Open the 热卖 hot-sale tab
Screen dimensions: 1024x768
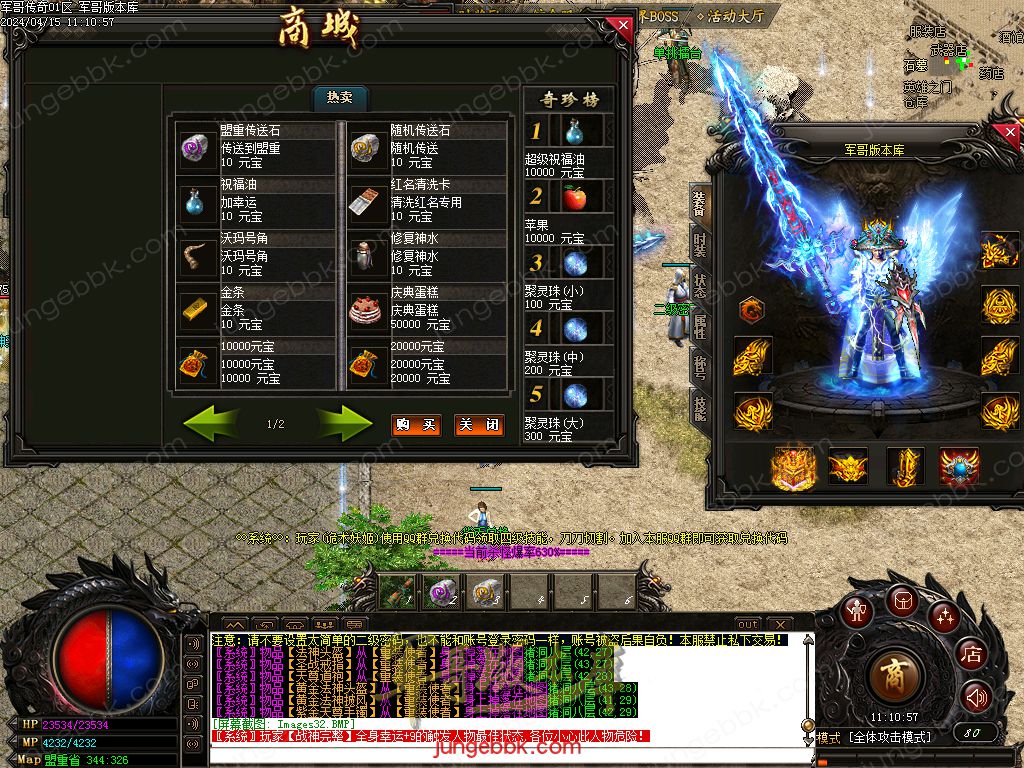pyautogui.click(x=340, y=97)
